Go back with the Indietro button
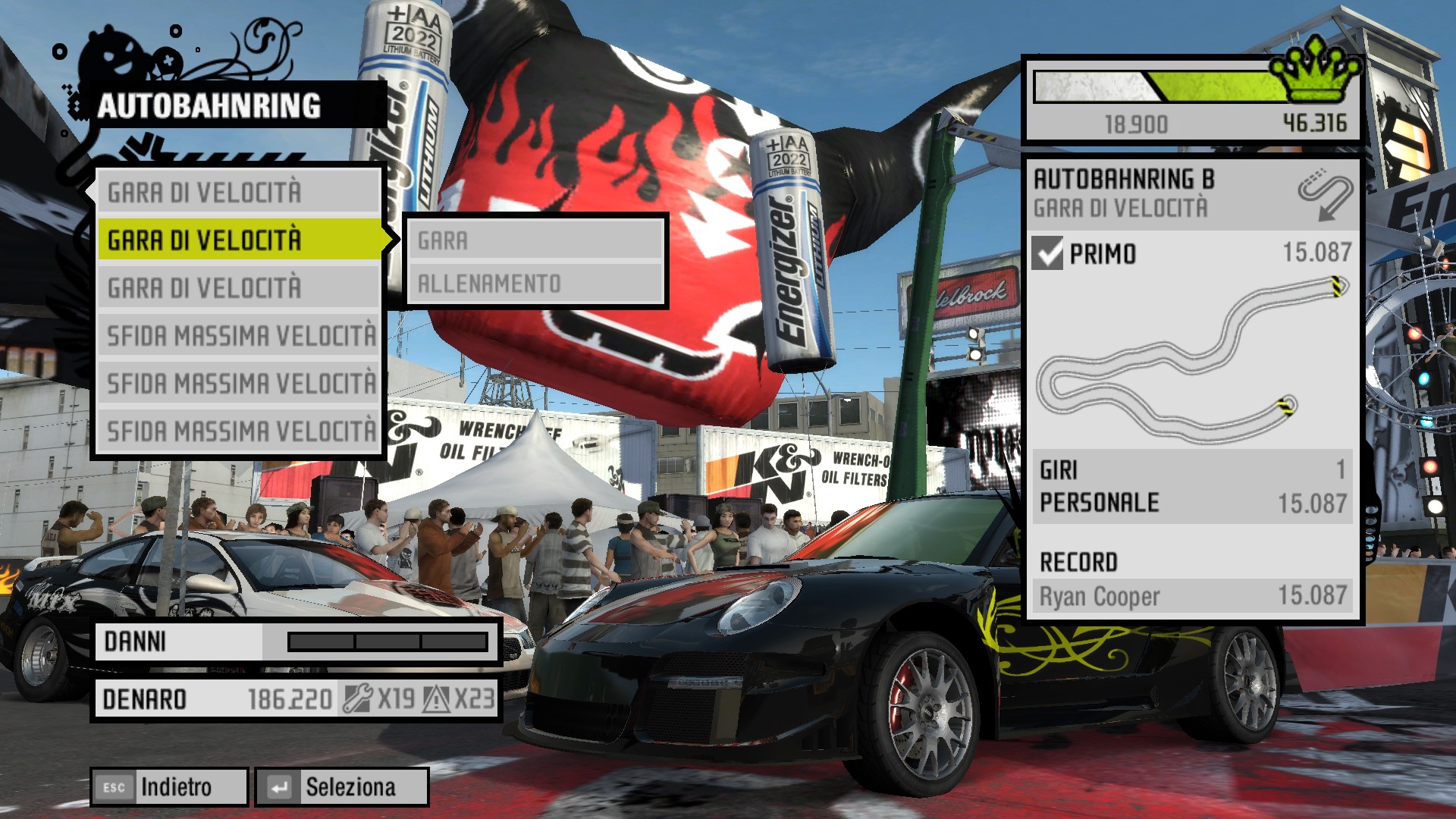The width and height of the screenshot is (1456, 819). (x=169, y=787)
